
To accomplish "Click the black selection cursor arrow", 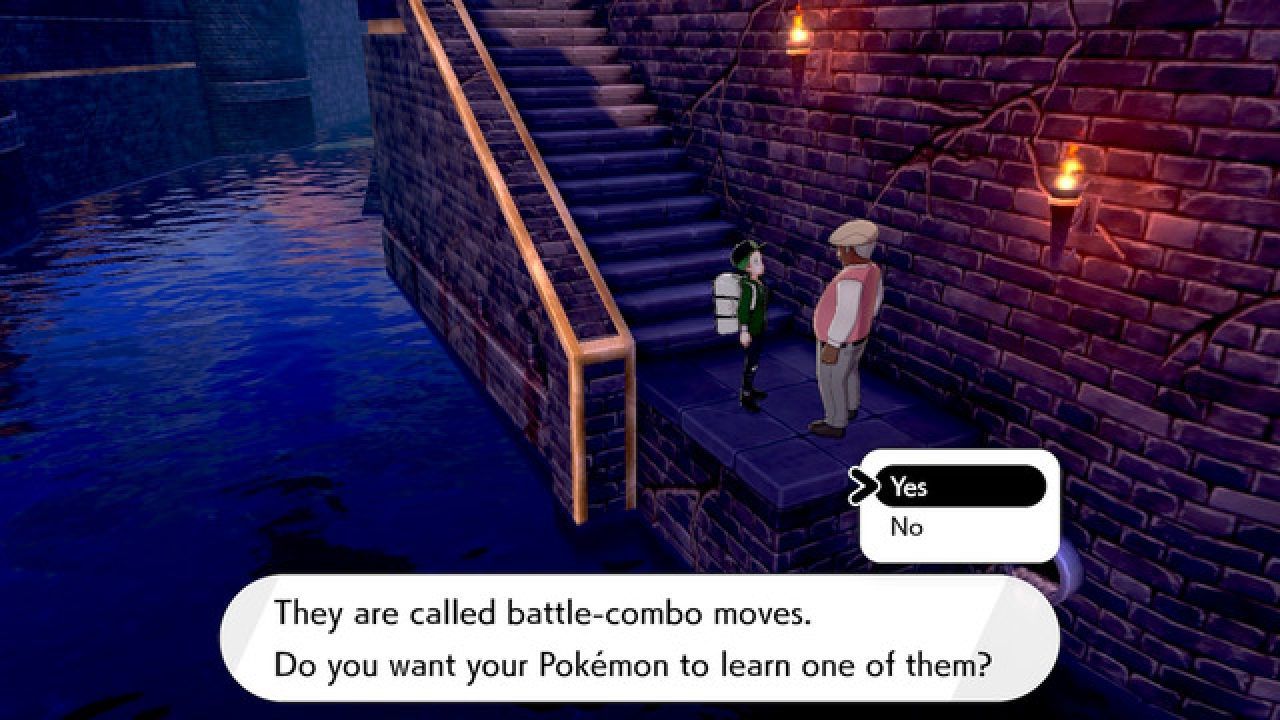I will tap(866, 487).
